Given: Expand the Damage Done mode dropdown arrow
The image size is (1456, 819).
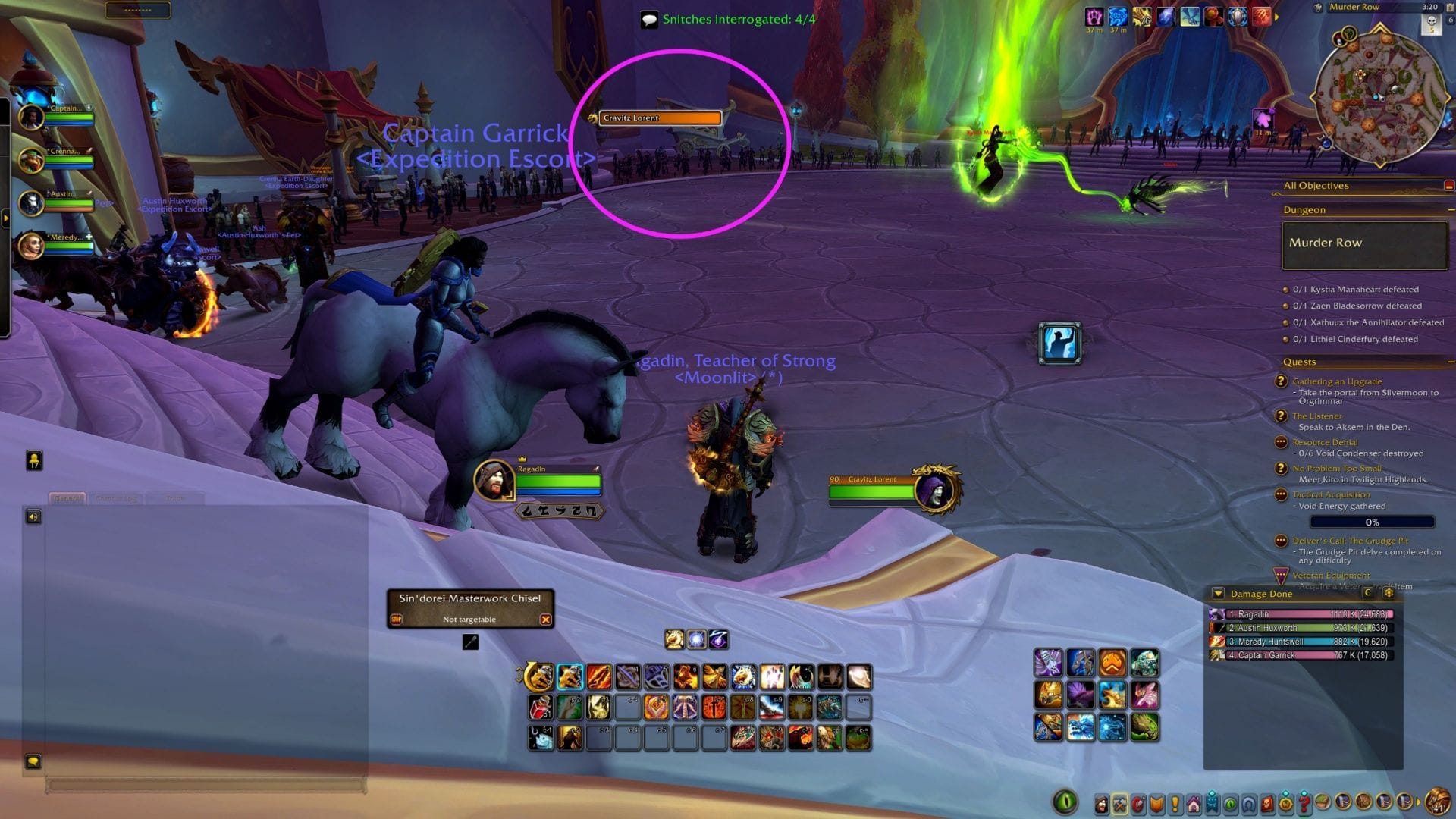Looking at the screenshot, I should [1218, 595].
